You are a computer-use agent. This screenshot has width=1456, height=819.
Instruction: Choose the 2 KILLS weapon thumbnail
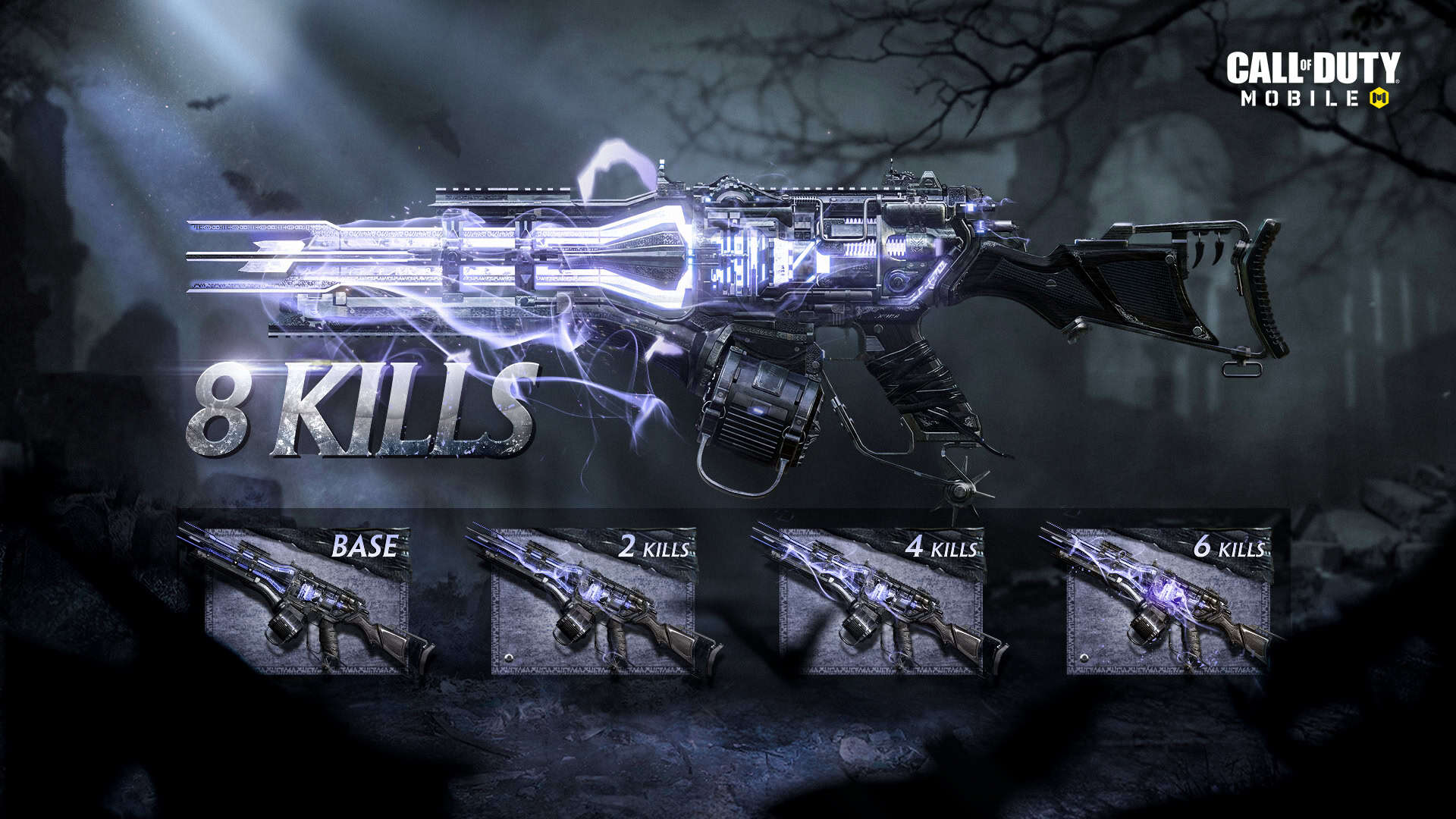pos(593,601)
